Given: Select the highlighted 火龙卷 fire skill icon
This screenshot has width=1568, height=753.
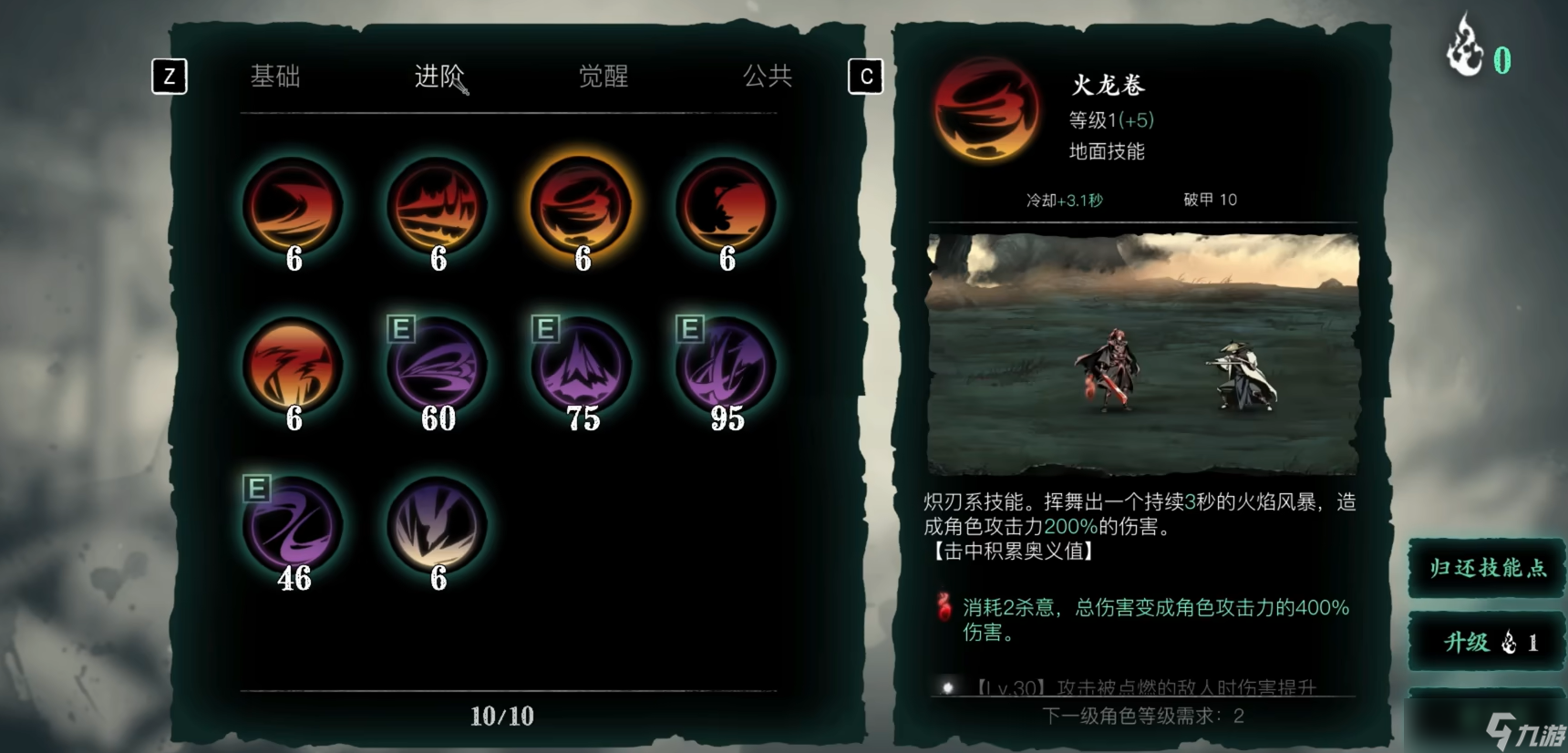Looking at the screenshot, I should [581, 208].
